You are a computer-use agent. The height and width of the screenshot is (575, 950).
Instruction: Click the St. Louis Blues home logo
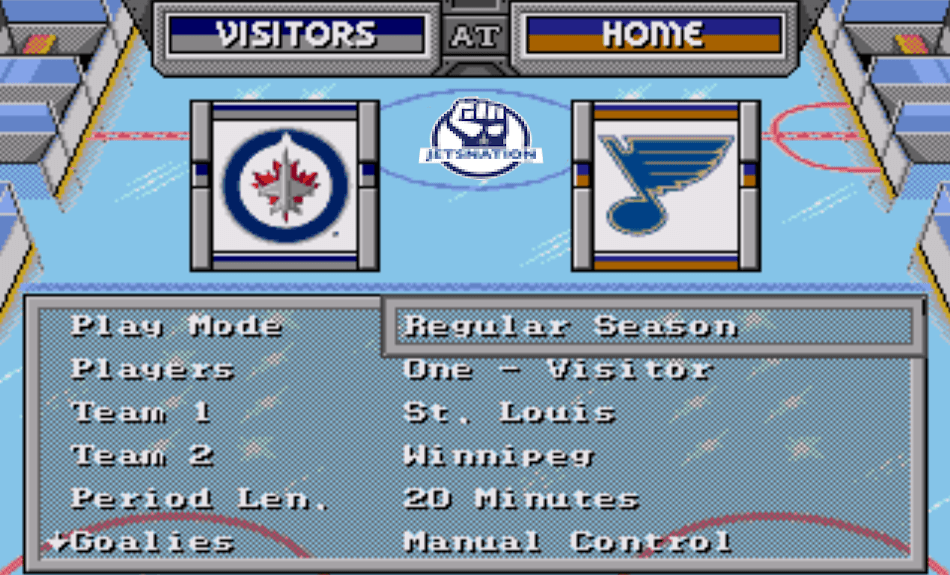coord(665,185)
